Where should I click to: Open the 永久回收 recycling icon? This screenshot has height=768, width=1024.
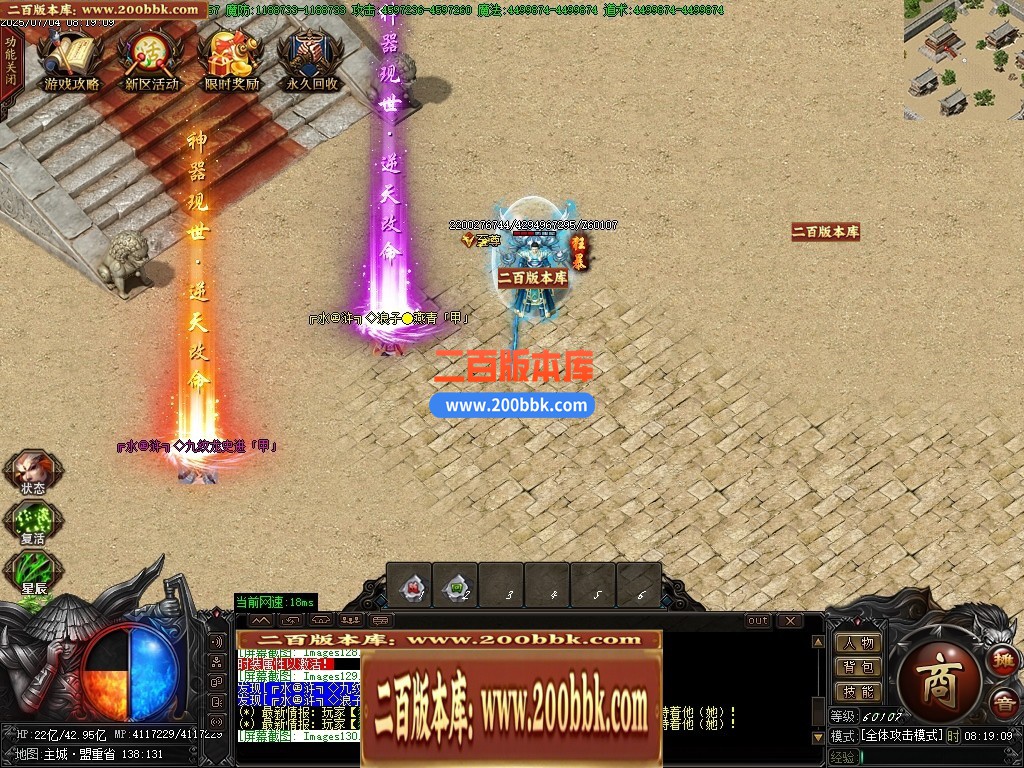[311, 60]
